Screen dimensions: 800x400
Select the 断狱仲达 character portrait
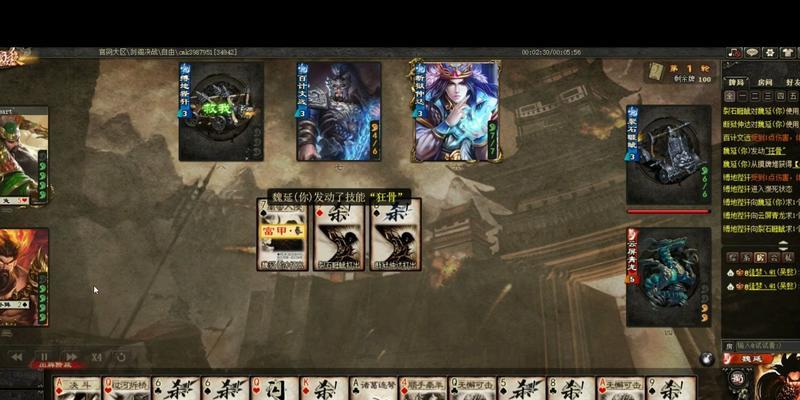pyautogui.click(x=456, y=111)
